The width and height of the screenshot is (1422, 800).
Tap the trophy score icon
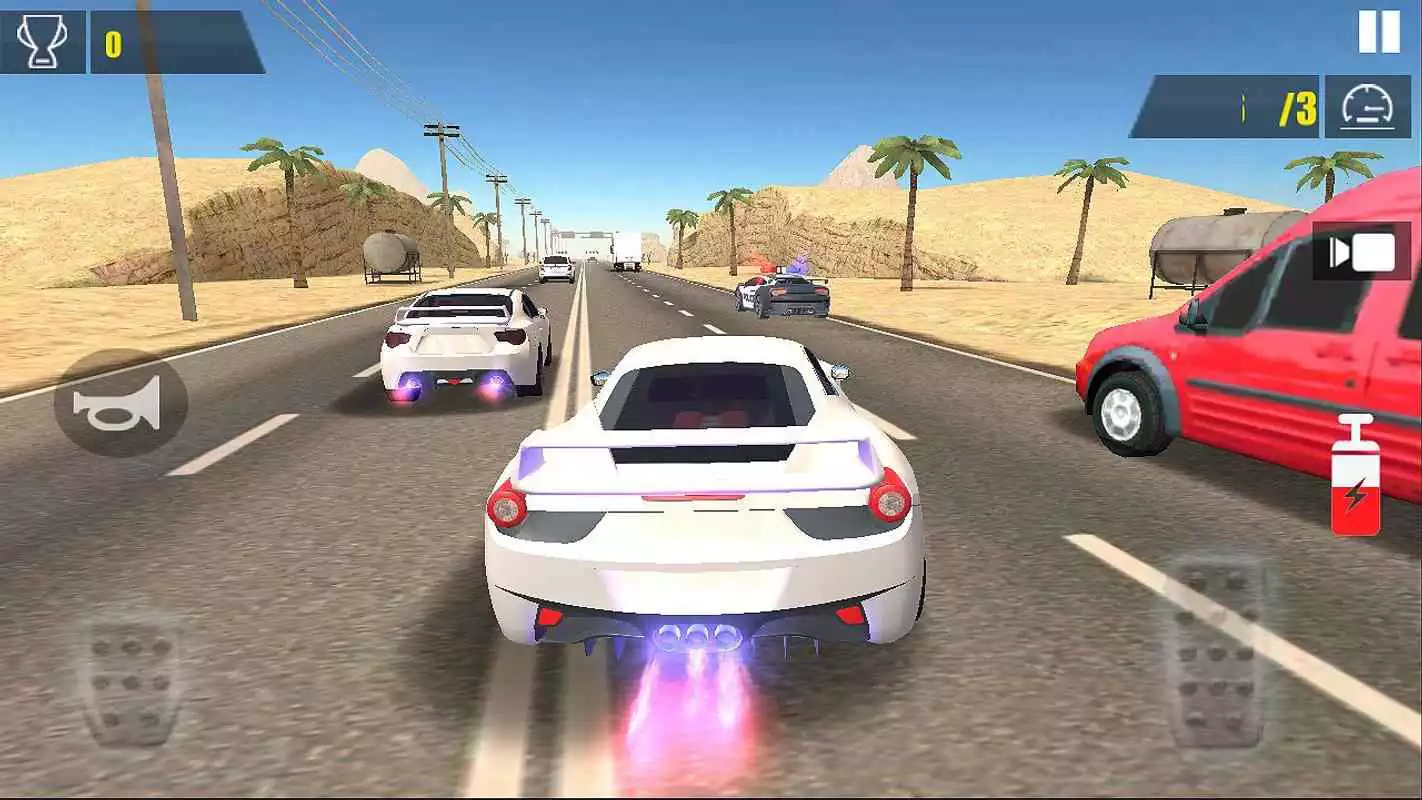coord(40,38)
